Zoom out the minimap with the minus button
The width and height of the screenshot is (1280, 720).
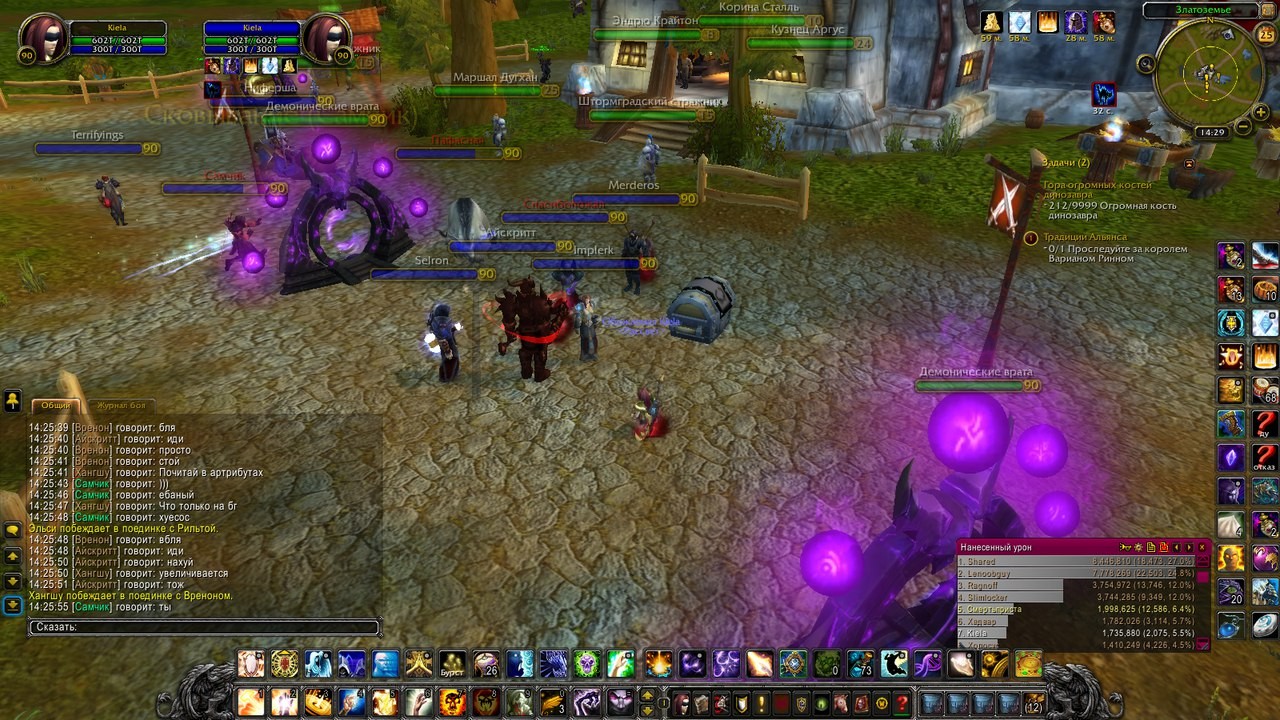click(1243, 127)
